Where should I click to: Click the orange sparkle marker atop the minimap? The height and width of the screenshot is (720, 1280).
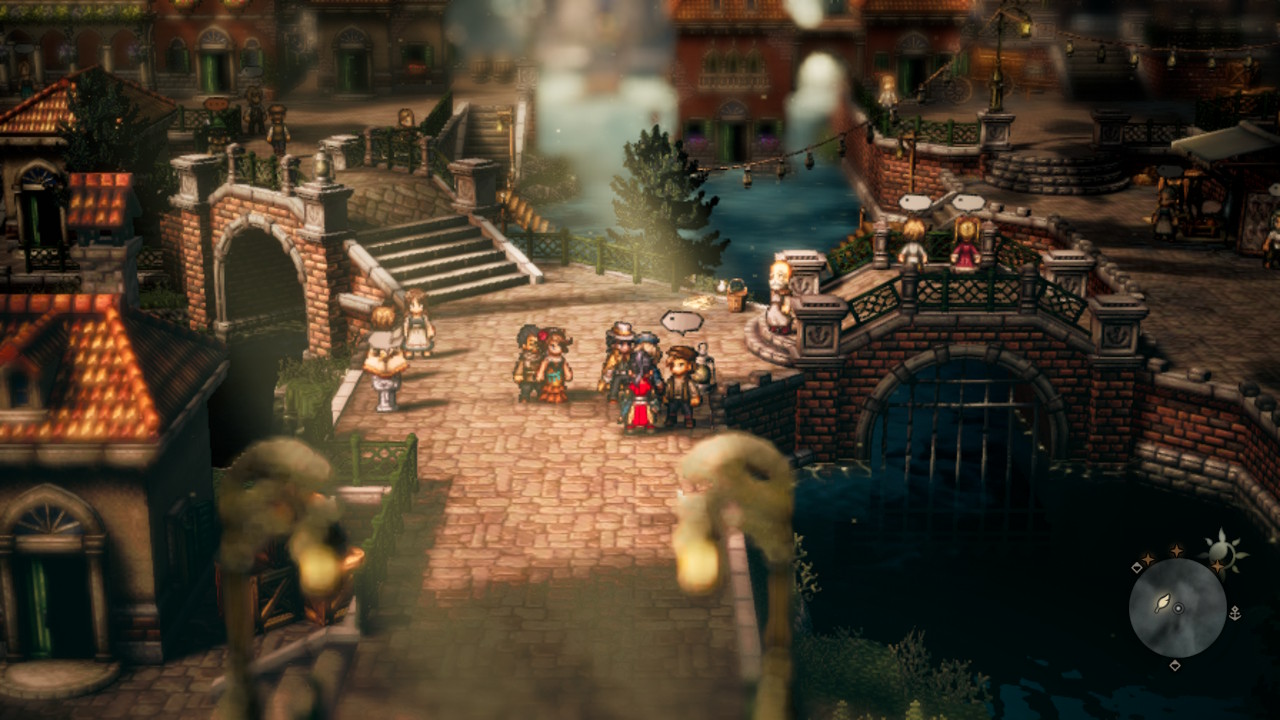click(x=1176, y=549)
